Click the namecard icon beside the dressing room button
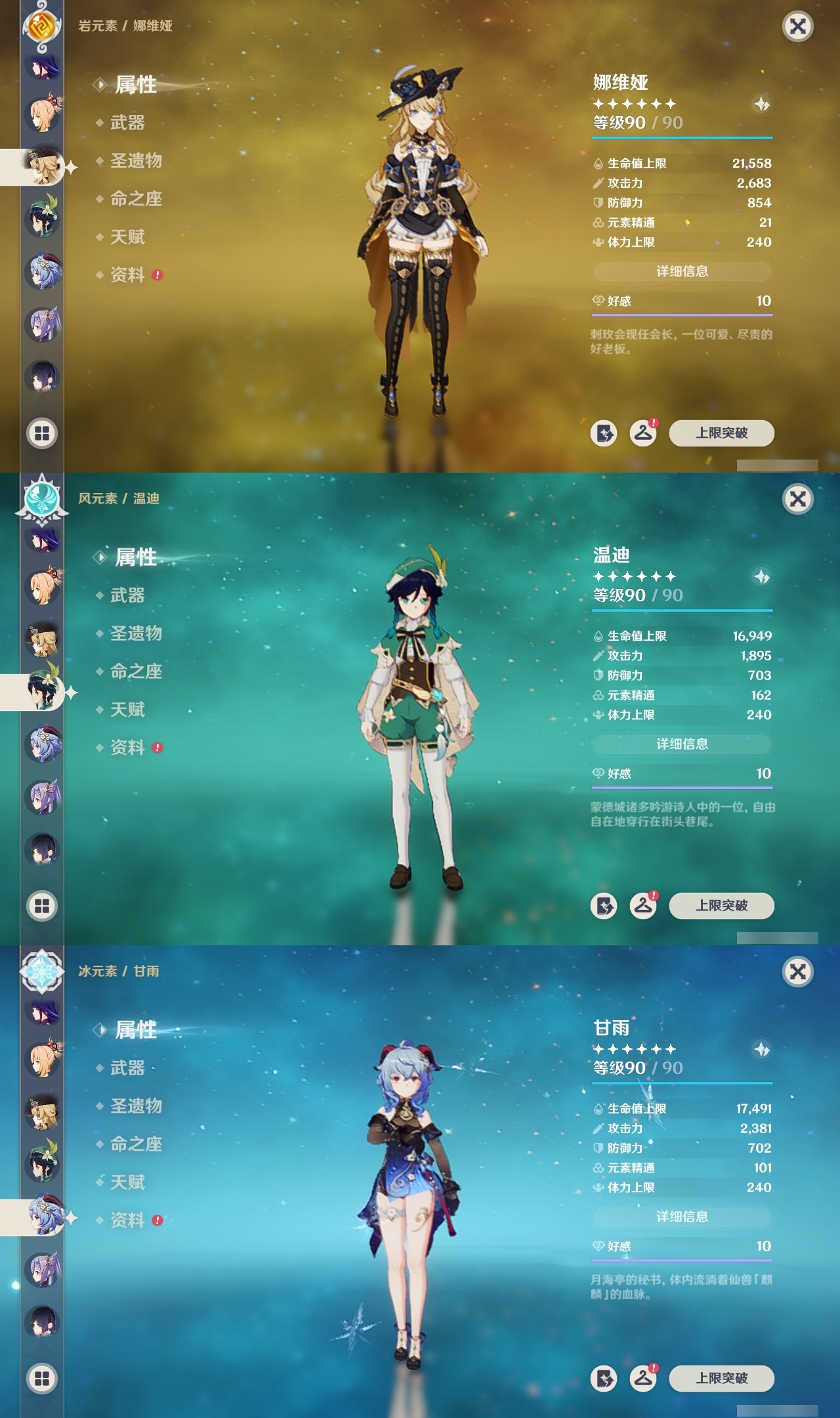This screenshot has height=1418, width=840. (604, 433)
